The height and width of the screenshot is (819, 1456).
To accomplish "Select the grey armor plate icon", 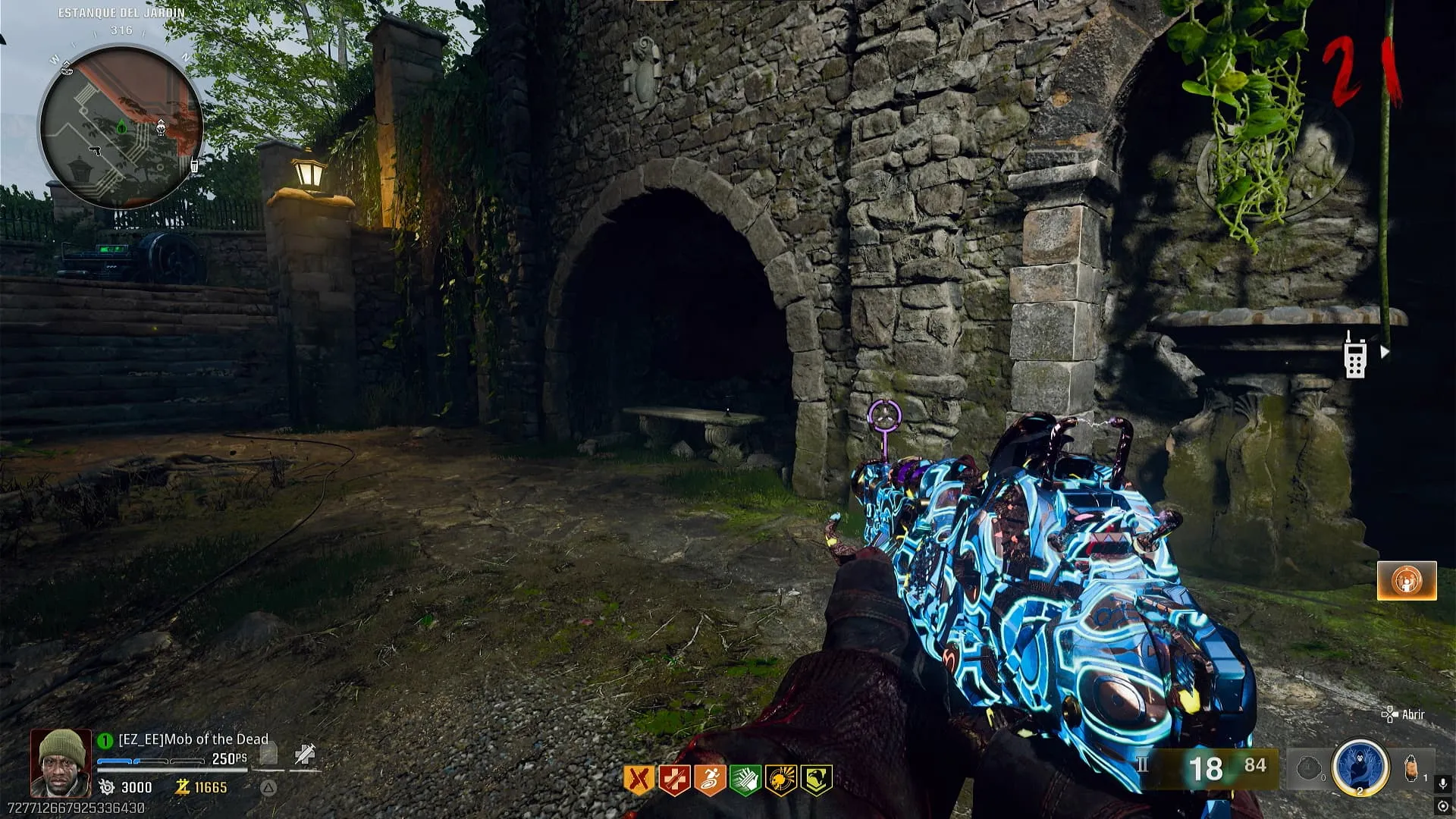I will (x=268, y=754).
